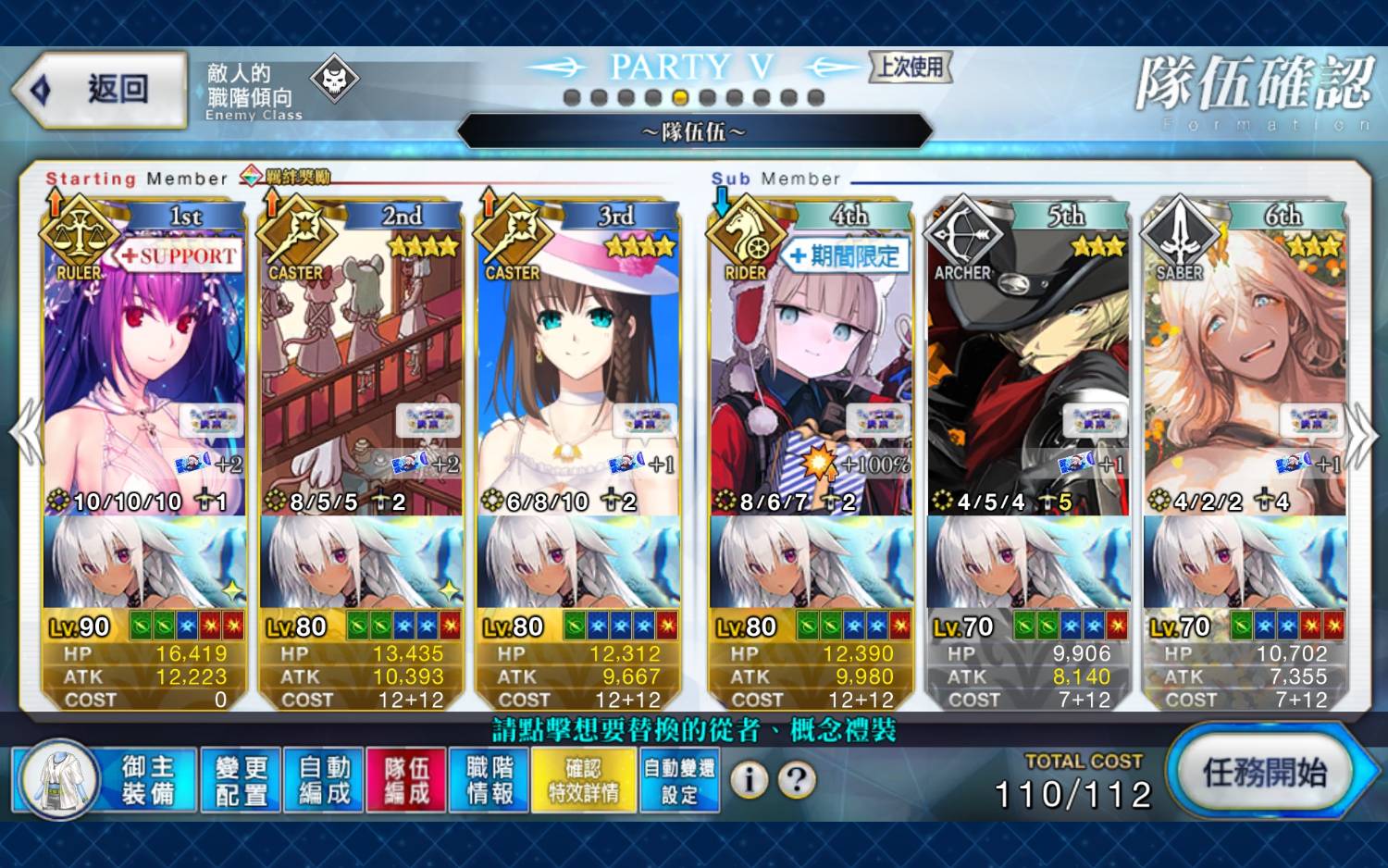Select the 上次使用 last-used button
1388x868 pixels.
tap(911, 67)
